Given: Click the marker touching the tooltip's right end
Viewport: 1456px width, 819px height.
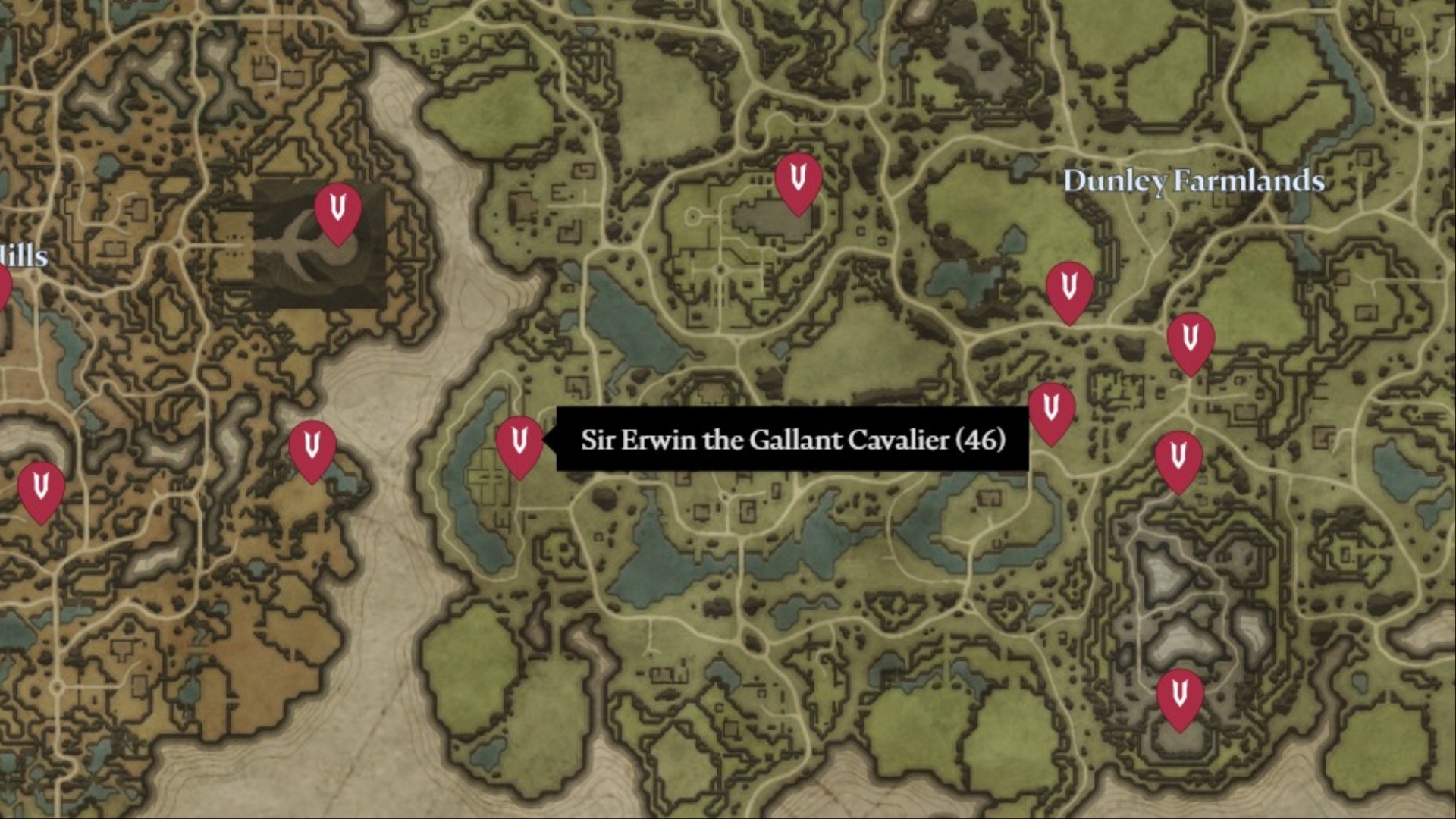Looking at the screenshot, I should click(x=1051, y=411).
